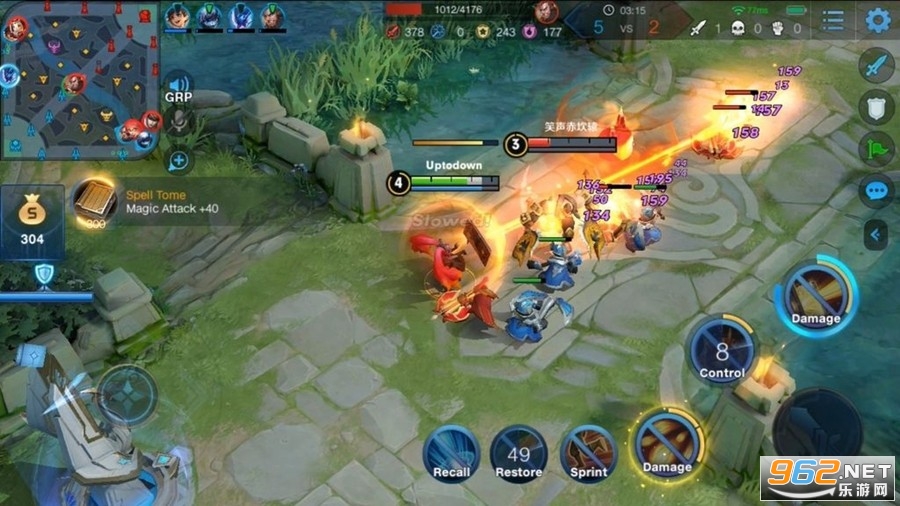Send the green flag rally signal
The height and width of the screenshot is (506, 900).
877,150
